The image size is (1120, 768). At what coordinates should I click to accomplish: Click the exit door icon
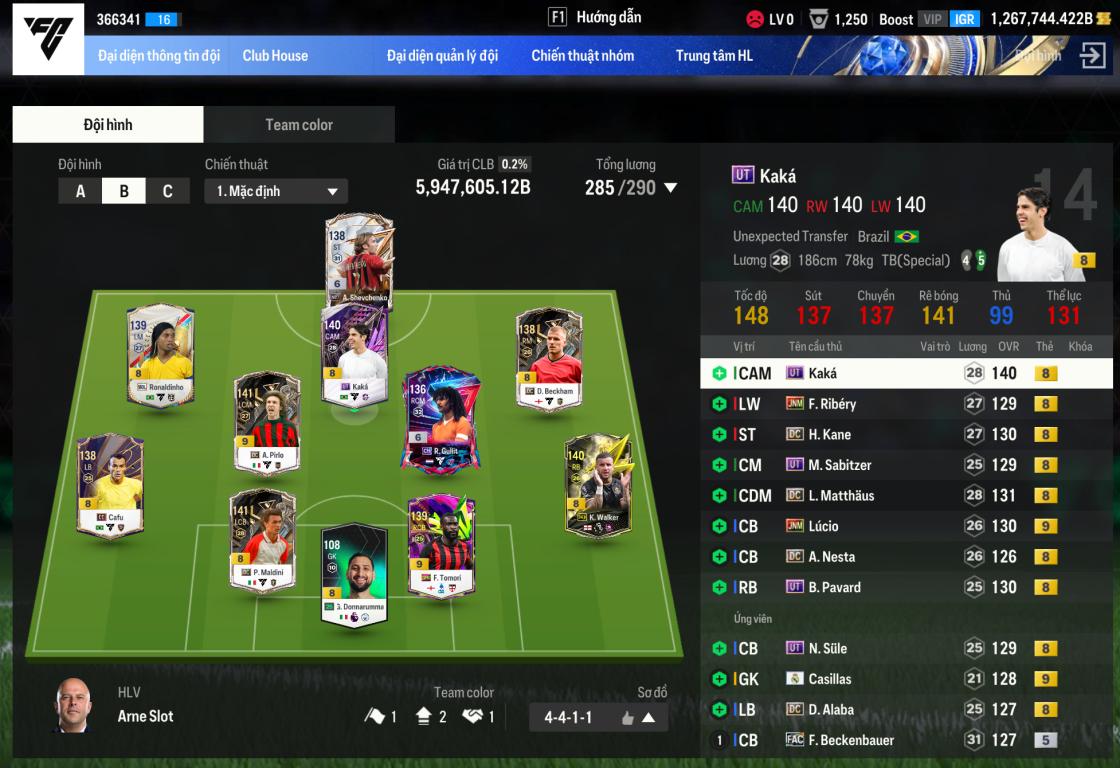click(1092, 56)
